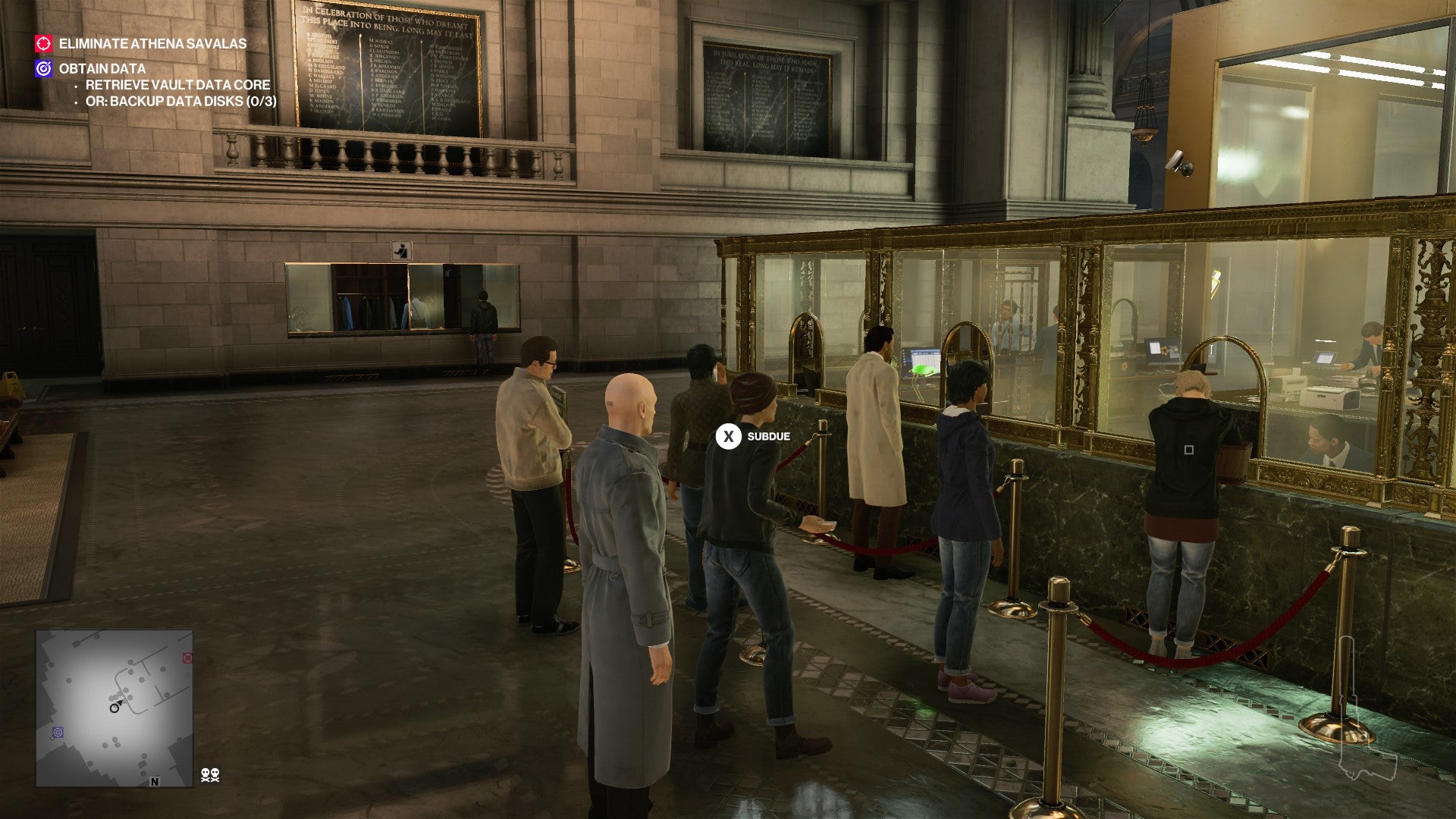Select the ELIMINATE ATHENA SAVALAS objective text

152,45
